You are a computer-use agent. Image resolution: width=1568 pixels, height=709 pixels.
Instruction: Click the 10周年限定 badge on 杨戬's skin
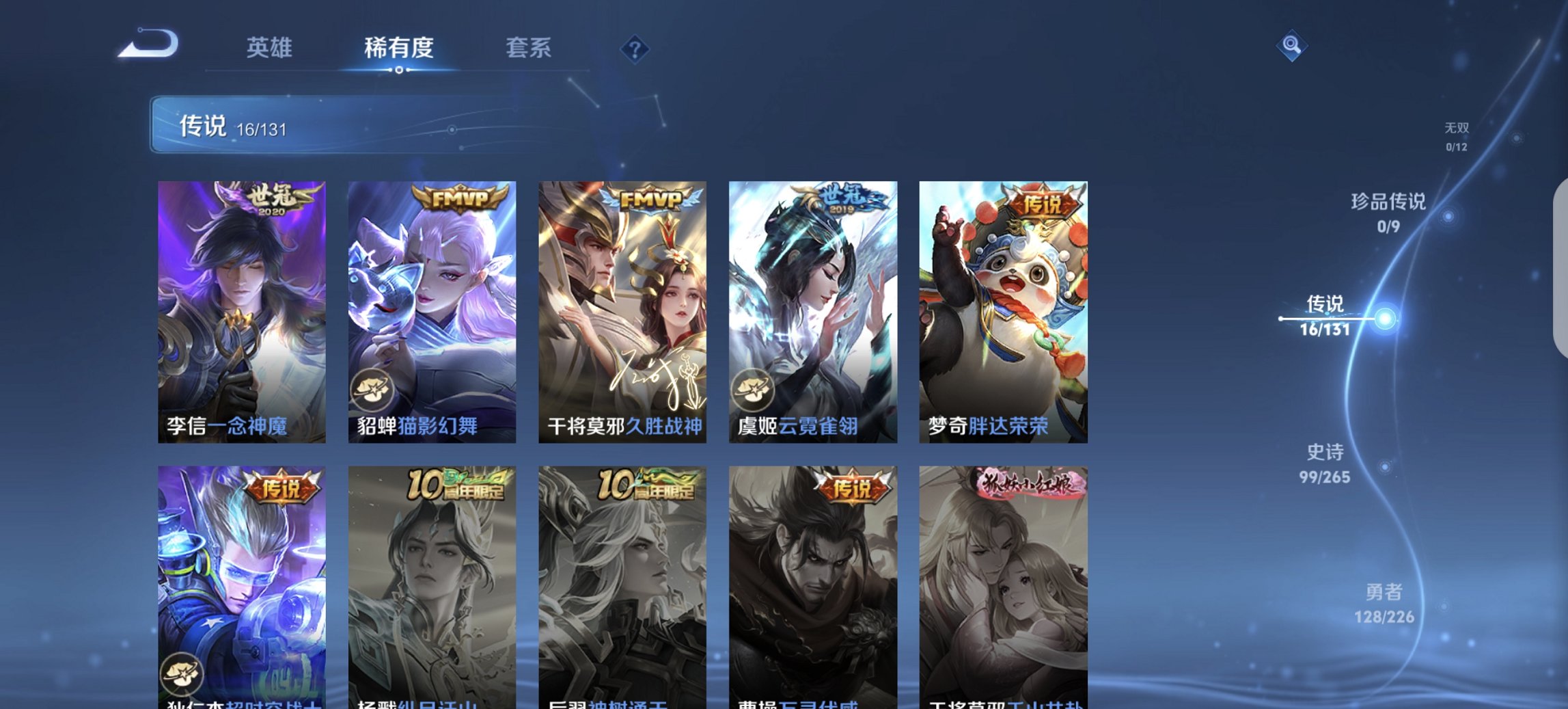pos(456,484)
